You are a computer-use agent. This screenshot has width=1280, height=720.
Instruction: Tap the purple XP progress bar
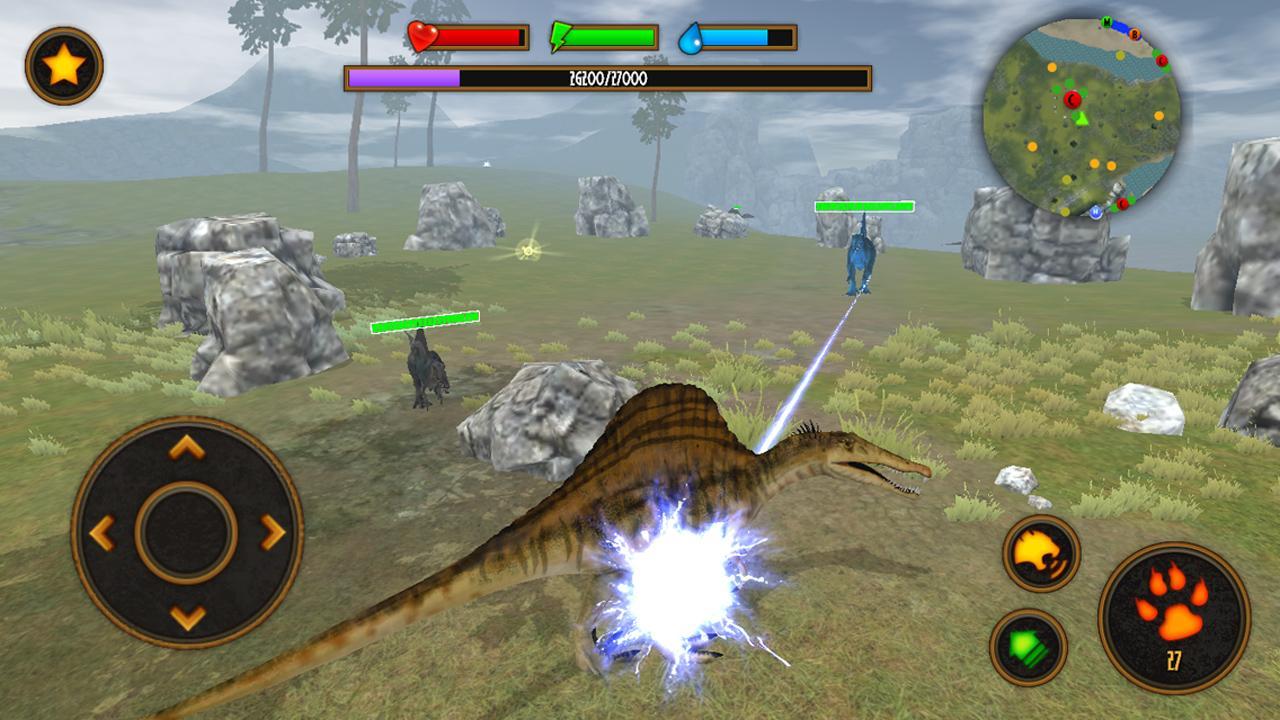(404, 76)
